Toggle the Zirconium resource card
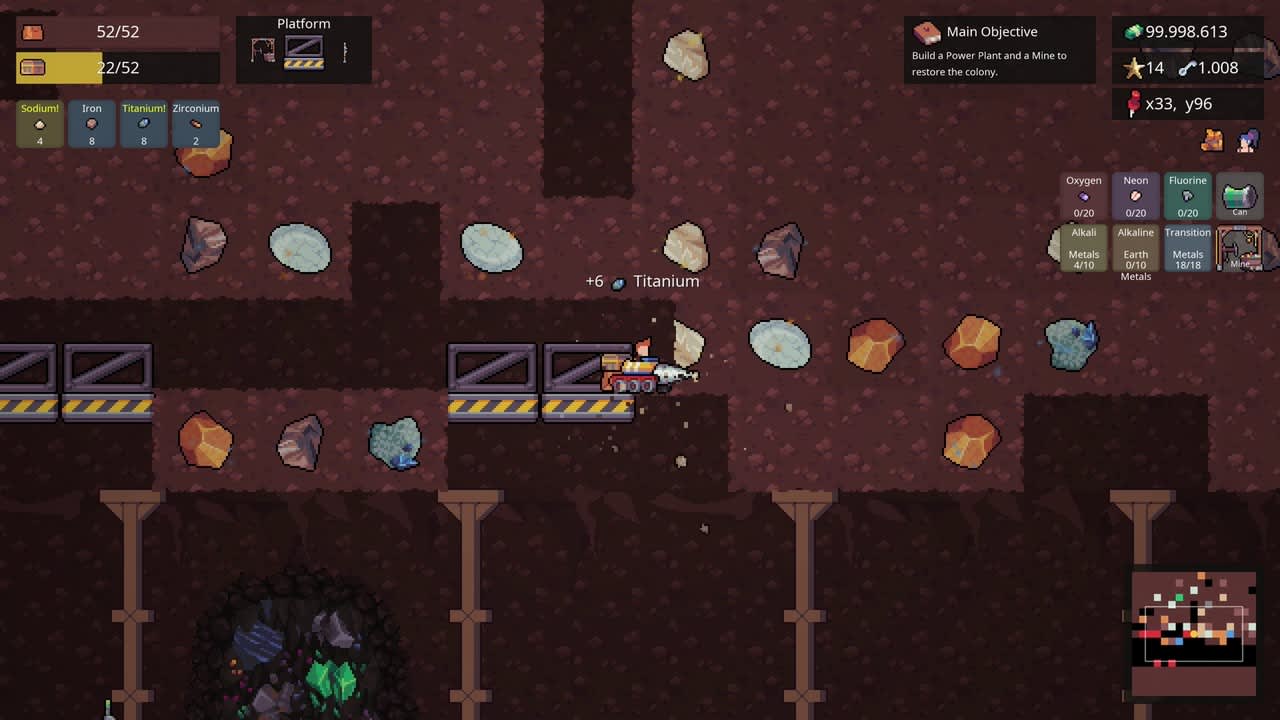This screenshot has height=720, width=1280. pos(195,123)
